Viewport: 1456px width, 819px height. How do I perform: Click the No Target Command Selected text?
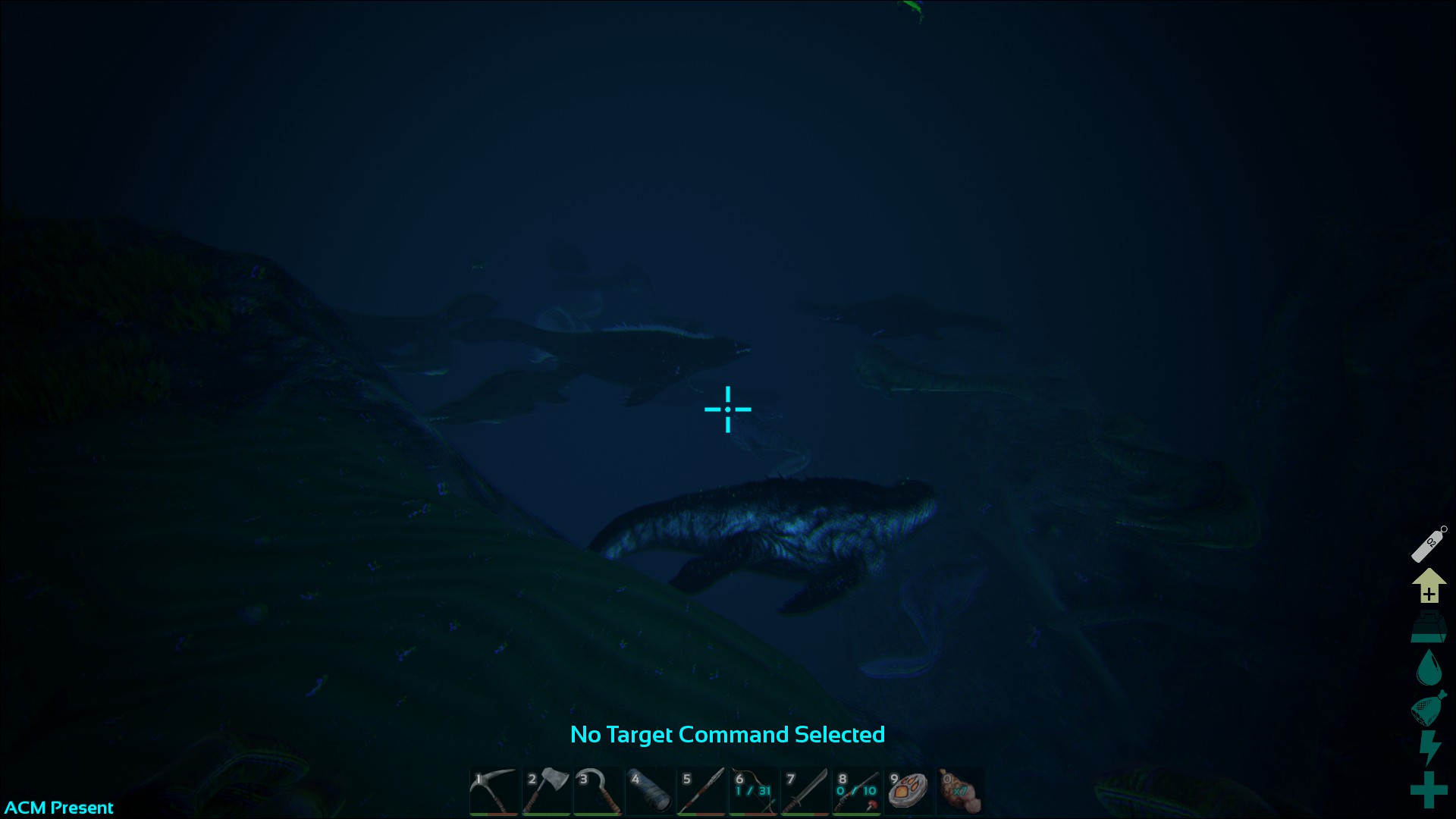[728, 735]
